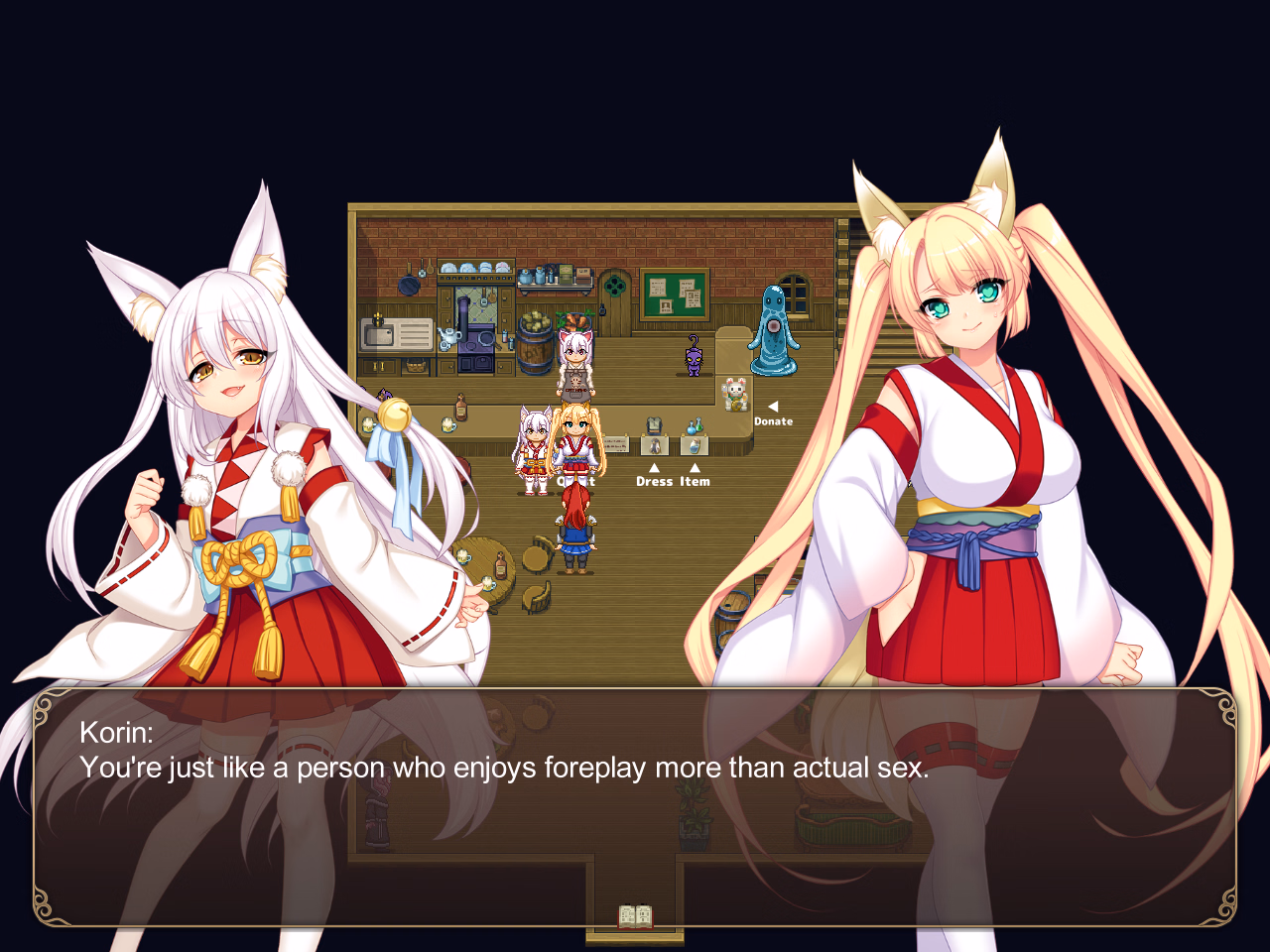Open the green bulletin board notices
Screen dimensions: 1270x952
pyautogui.click(x=673, y=296)
